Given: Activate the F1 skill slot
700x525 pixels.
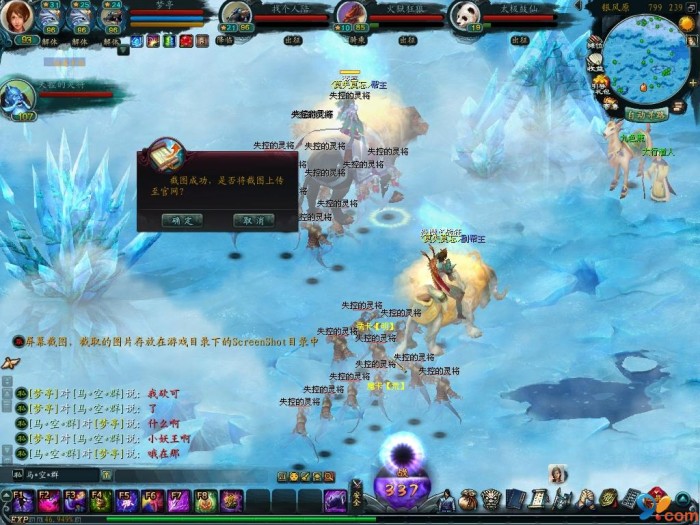Looking at the screenshot, I should [22, 500].
